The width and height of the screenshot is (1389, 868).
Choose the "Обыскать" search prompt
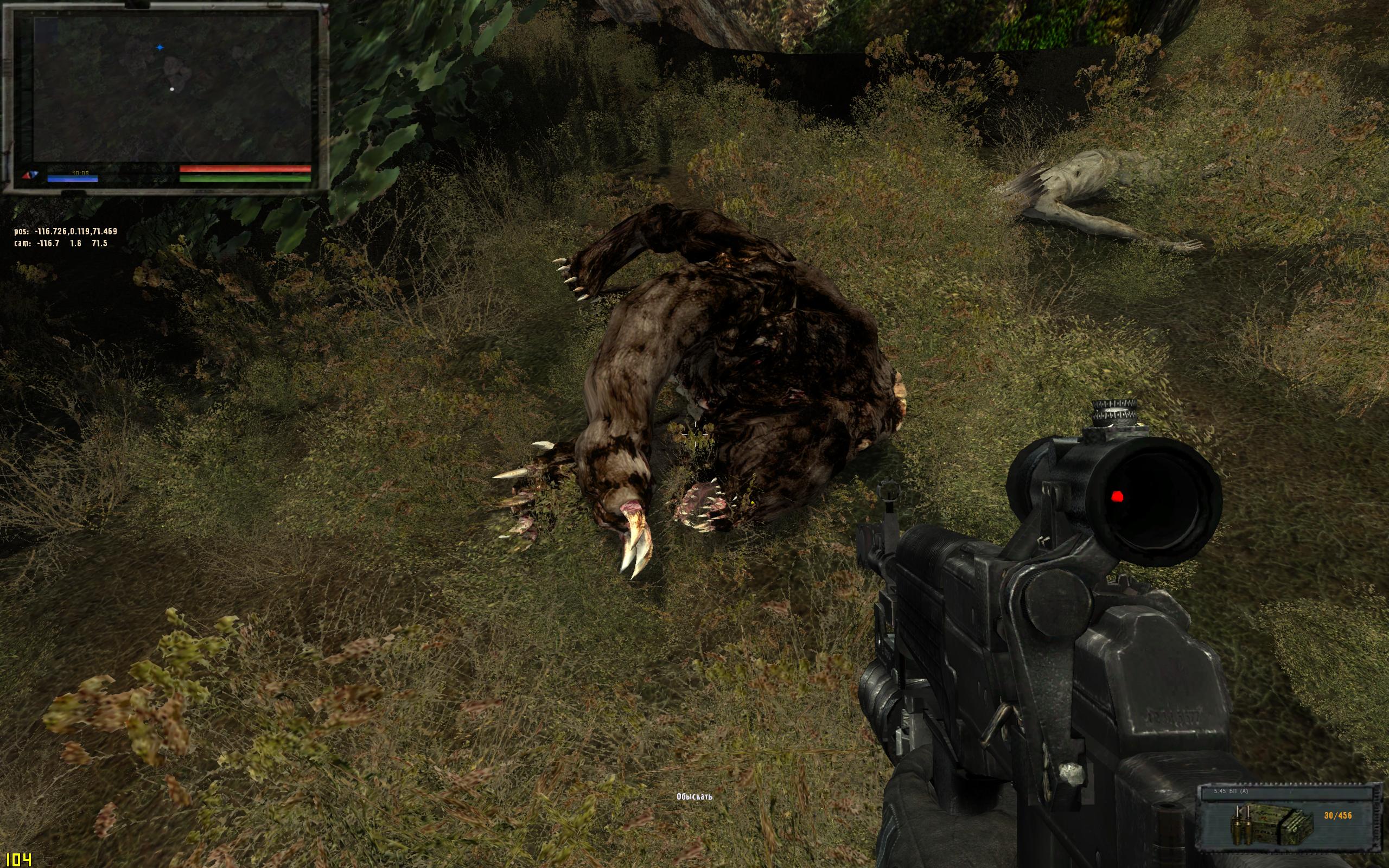pos(694,796)
